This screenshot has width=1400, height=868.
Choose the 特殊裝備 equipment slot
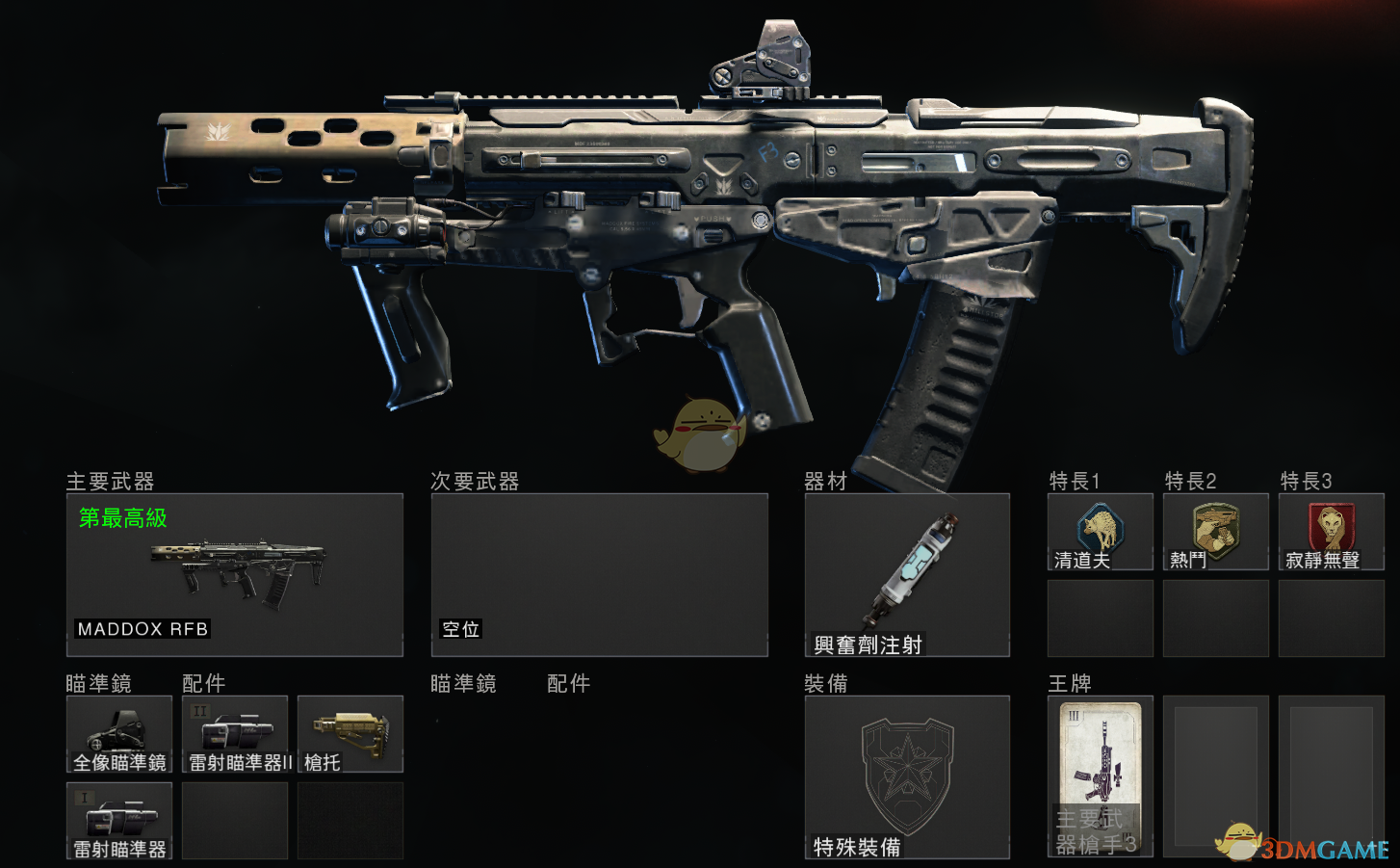[x=907, y=776]
